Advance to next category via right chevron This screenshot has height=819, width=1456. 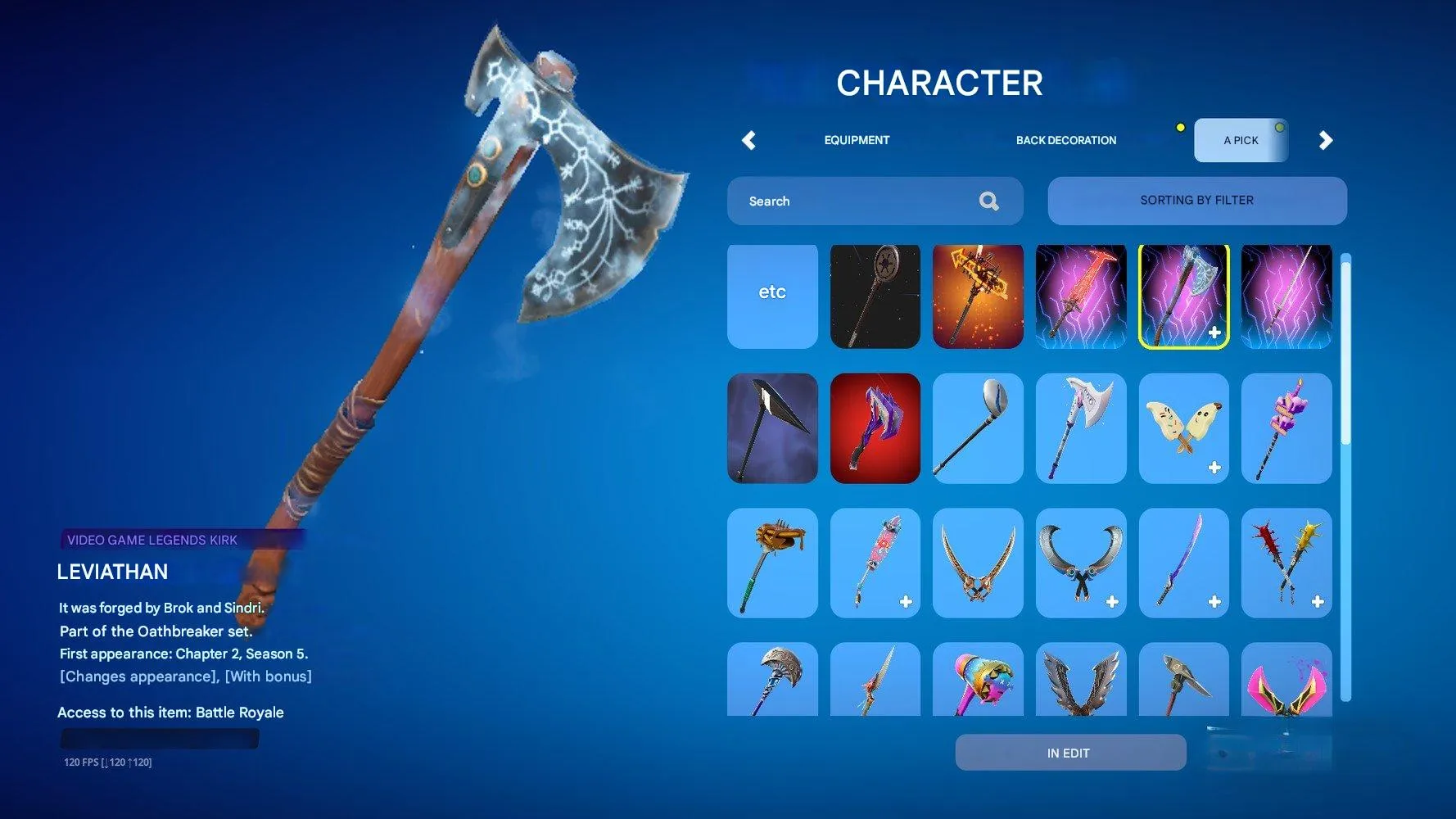[x=1327, y=140]
